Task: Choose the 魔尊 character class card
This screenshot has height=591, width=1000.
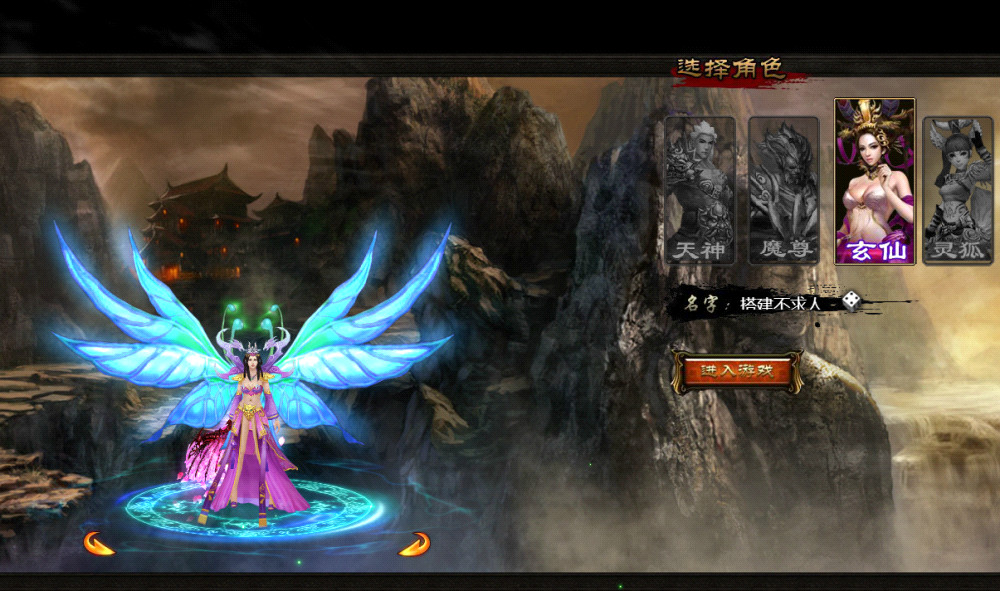Action: coord(783,190)
